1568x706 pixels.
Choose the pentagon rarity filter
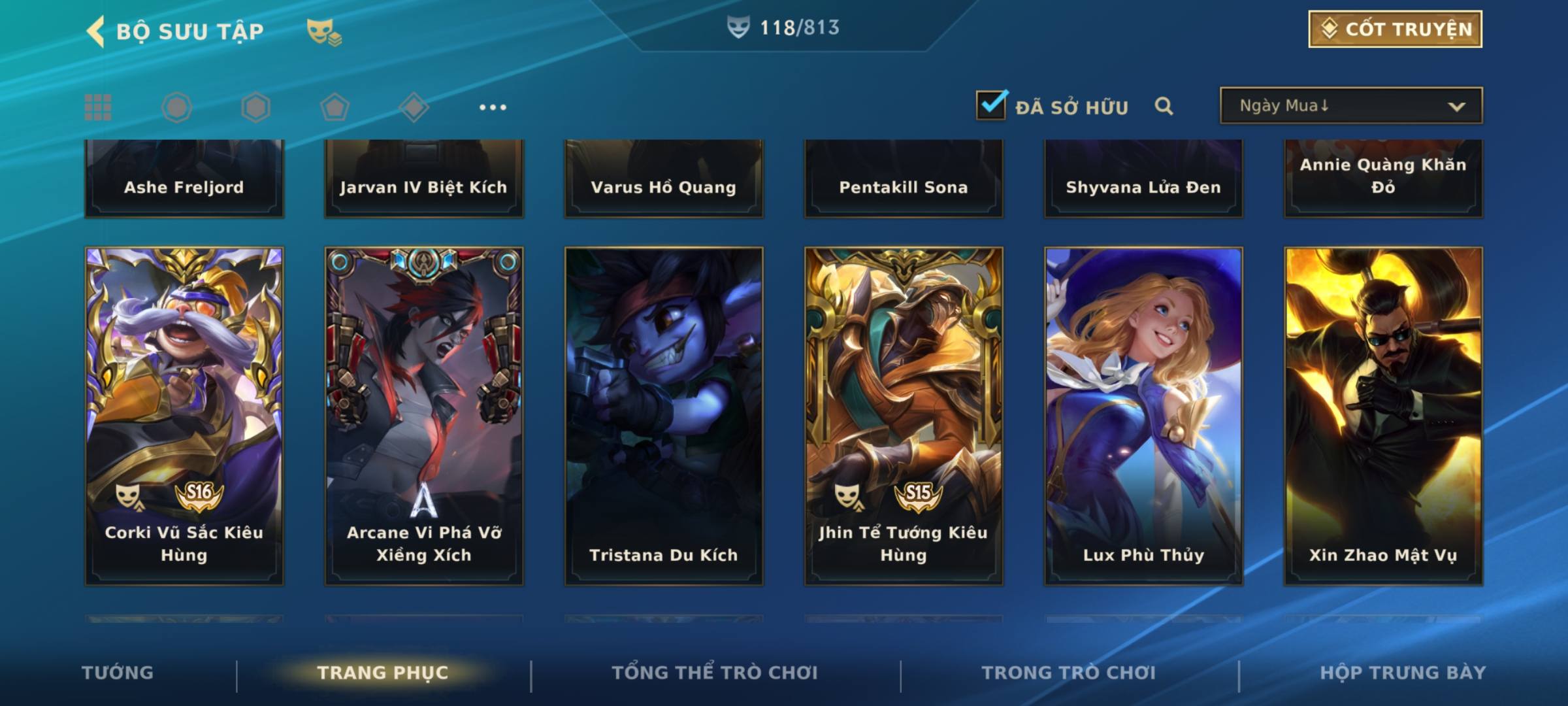pos(335,107)
